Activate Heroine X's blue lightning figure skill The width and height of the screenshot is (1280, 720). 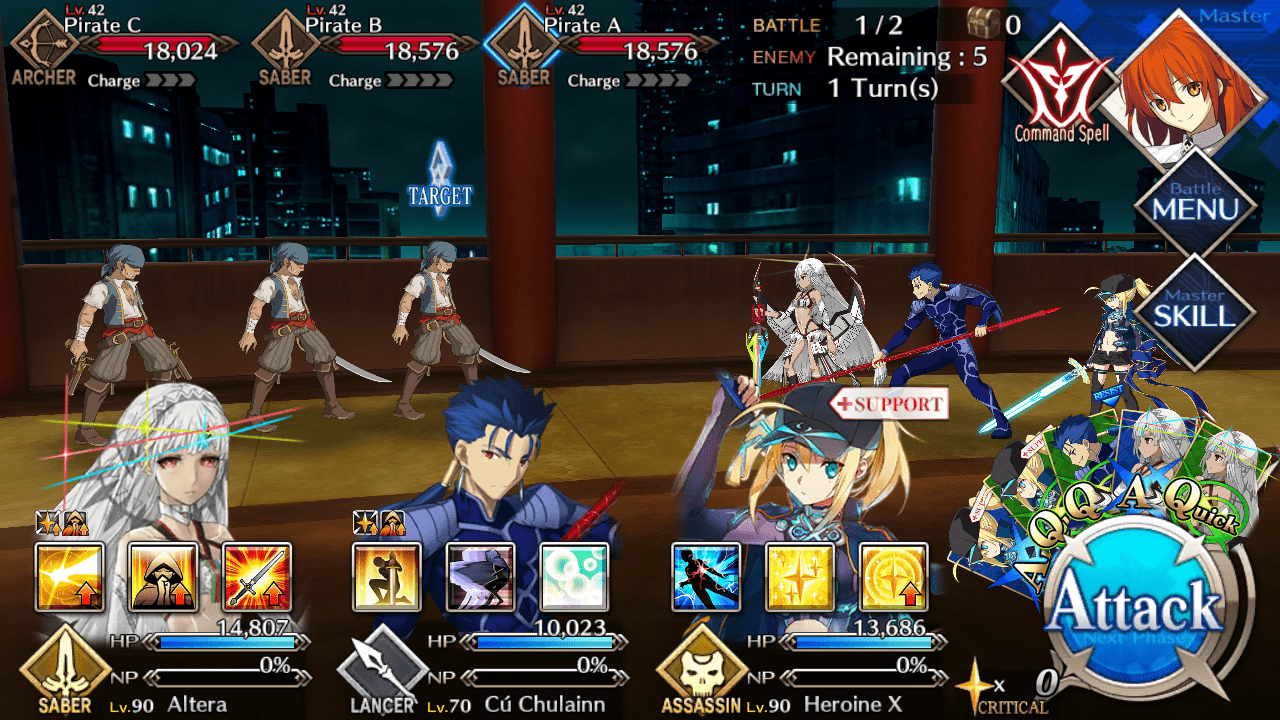tap(706, 577)
